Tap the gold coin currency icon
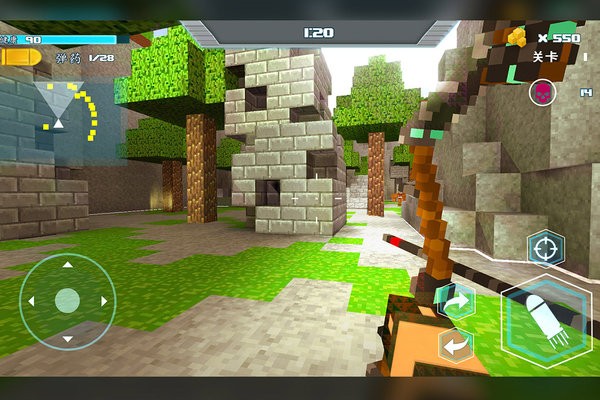Image resolution: width=600 pixels, height=400 pixels. (x=517, y=37)
